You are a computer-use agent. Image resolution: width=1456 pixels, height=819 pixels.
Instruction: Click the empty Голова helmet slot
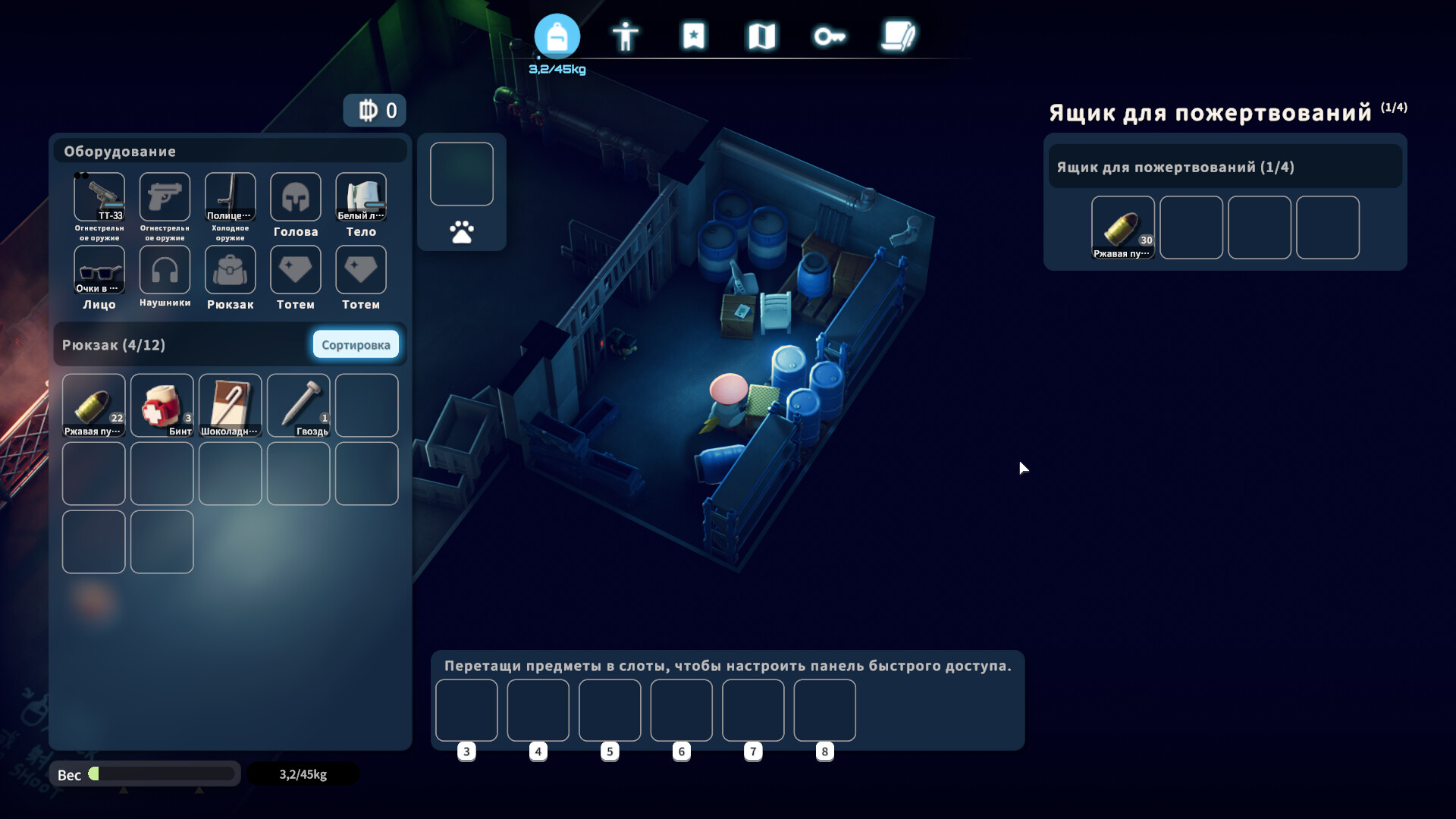click(x=296, y=197)
